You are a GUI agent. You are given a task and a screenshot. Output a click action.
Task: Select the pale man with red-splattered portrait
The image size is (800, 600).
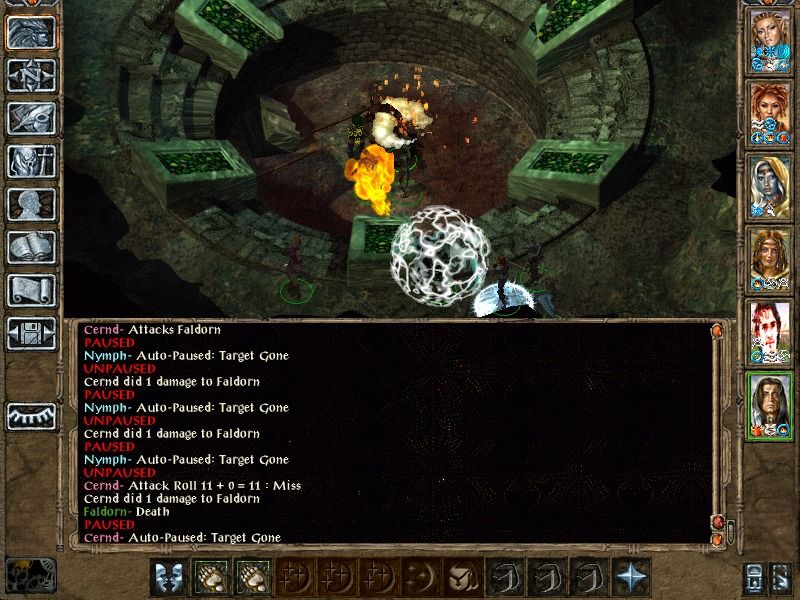click(x=767, y=332)
